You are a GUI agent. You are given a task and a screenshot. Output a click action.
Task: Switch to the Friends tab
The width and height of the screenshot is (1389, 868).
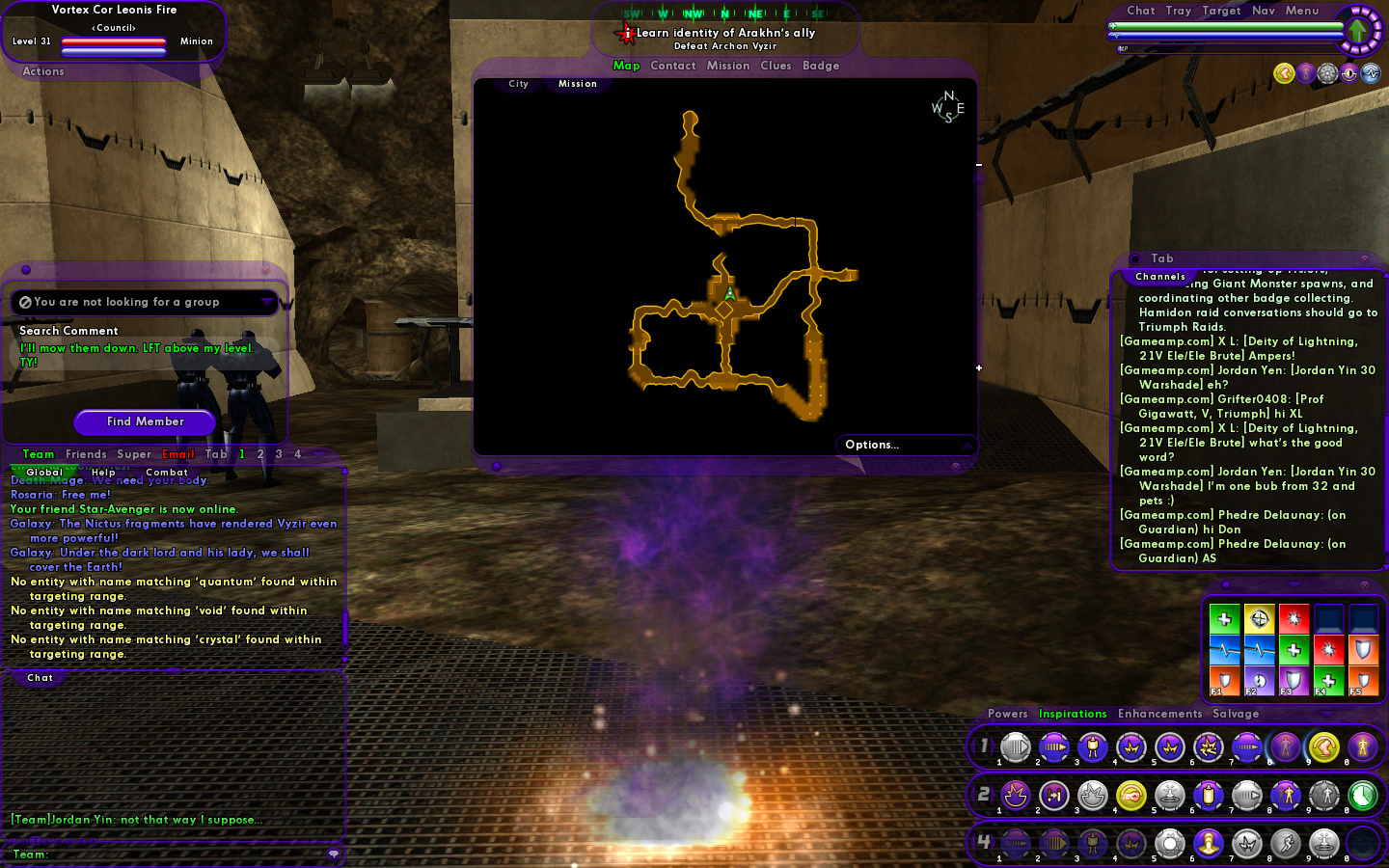pos(86,454)
